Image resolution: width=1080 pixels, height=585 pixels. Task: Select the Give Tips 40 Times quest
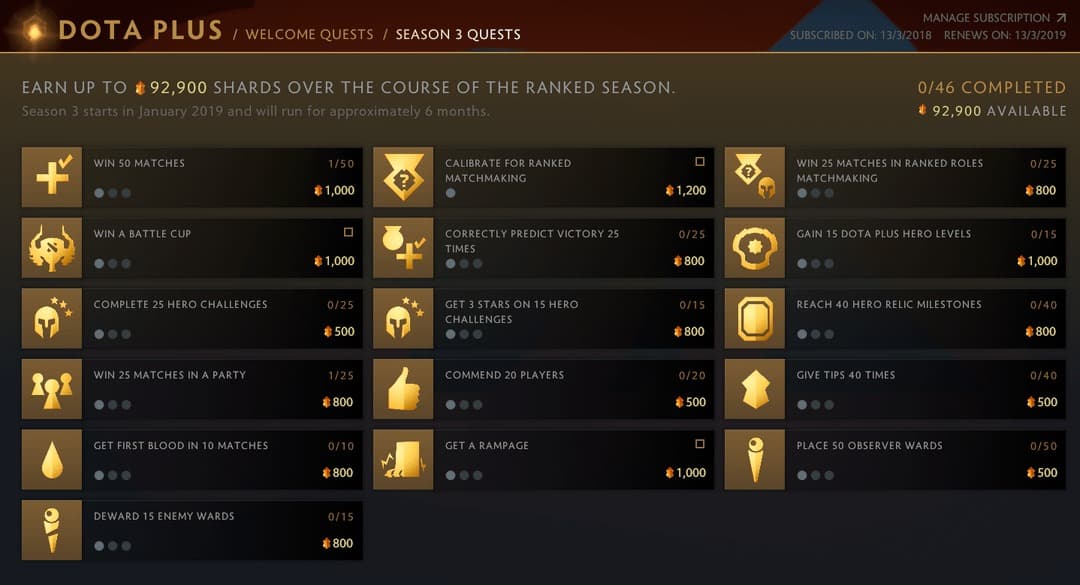pyautogui.click(x=895, y=389)
